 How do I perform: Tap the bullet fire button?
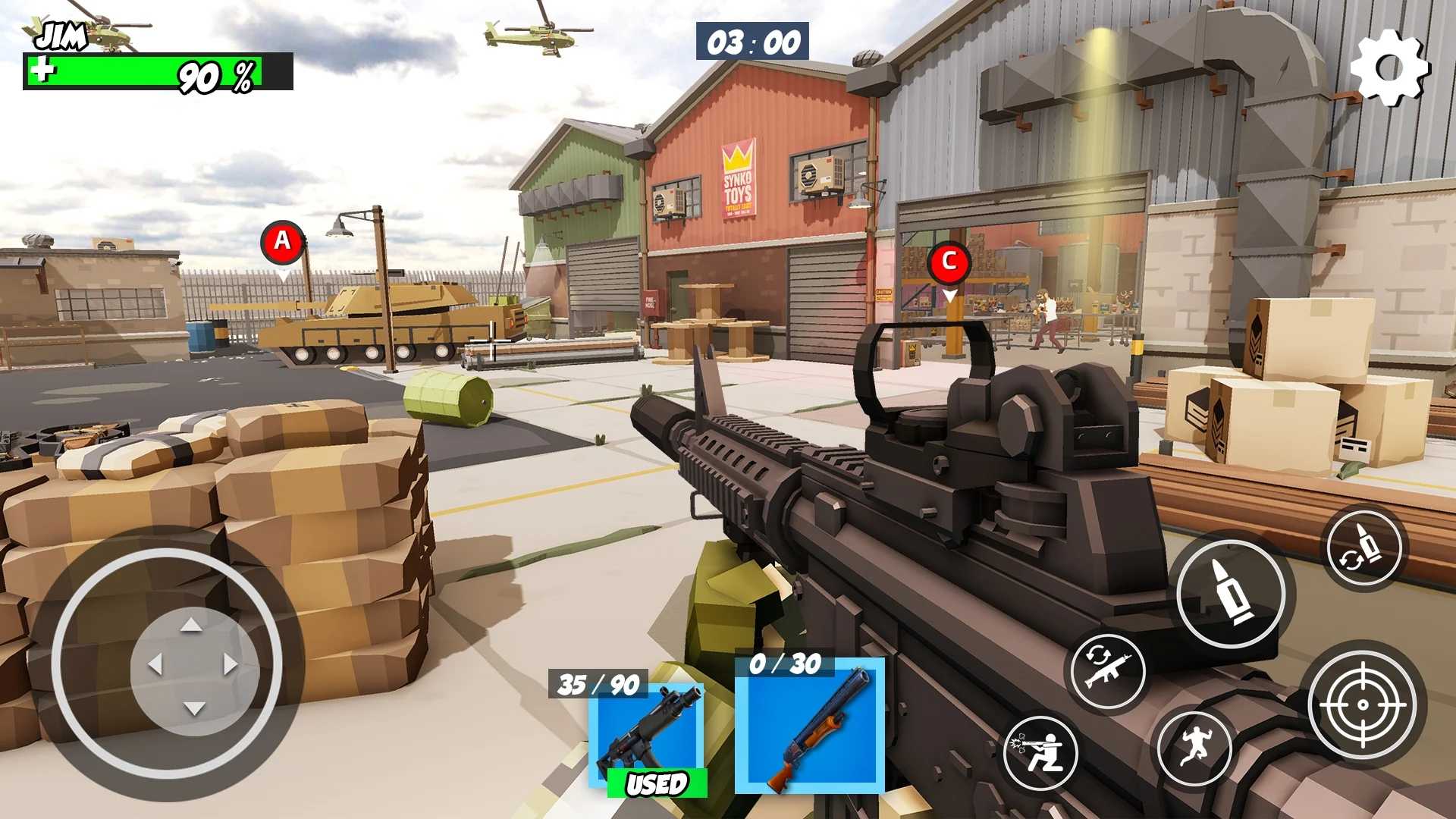pyautogui.click(x=1230, y=592)
